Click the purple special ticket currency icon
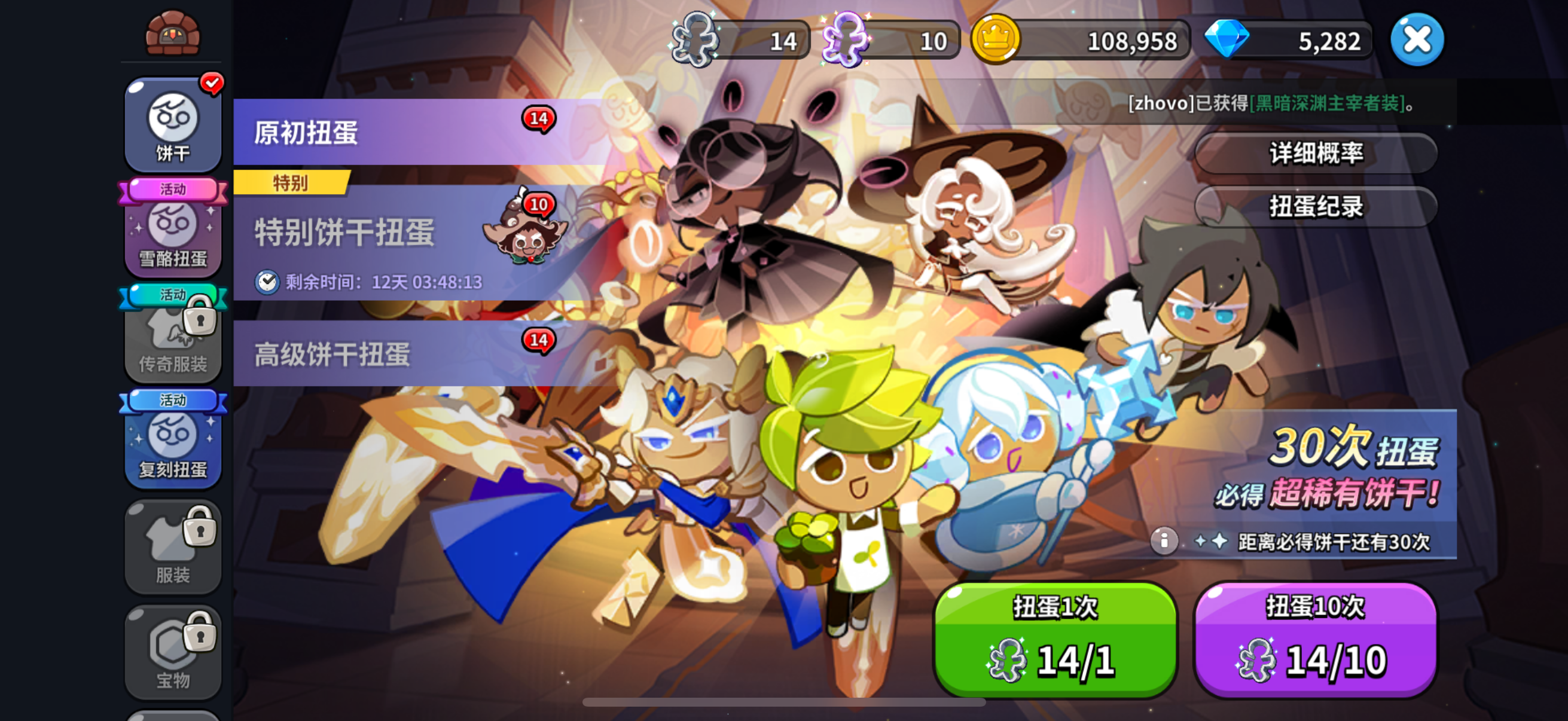 point(849,40)
